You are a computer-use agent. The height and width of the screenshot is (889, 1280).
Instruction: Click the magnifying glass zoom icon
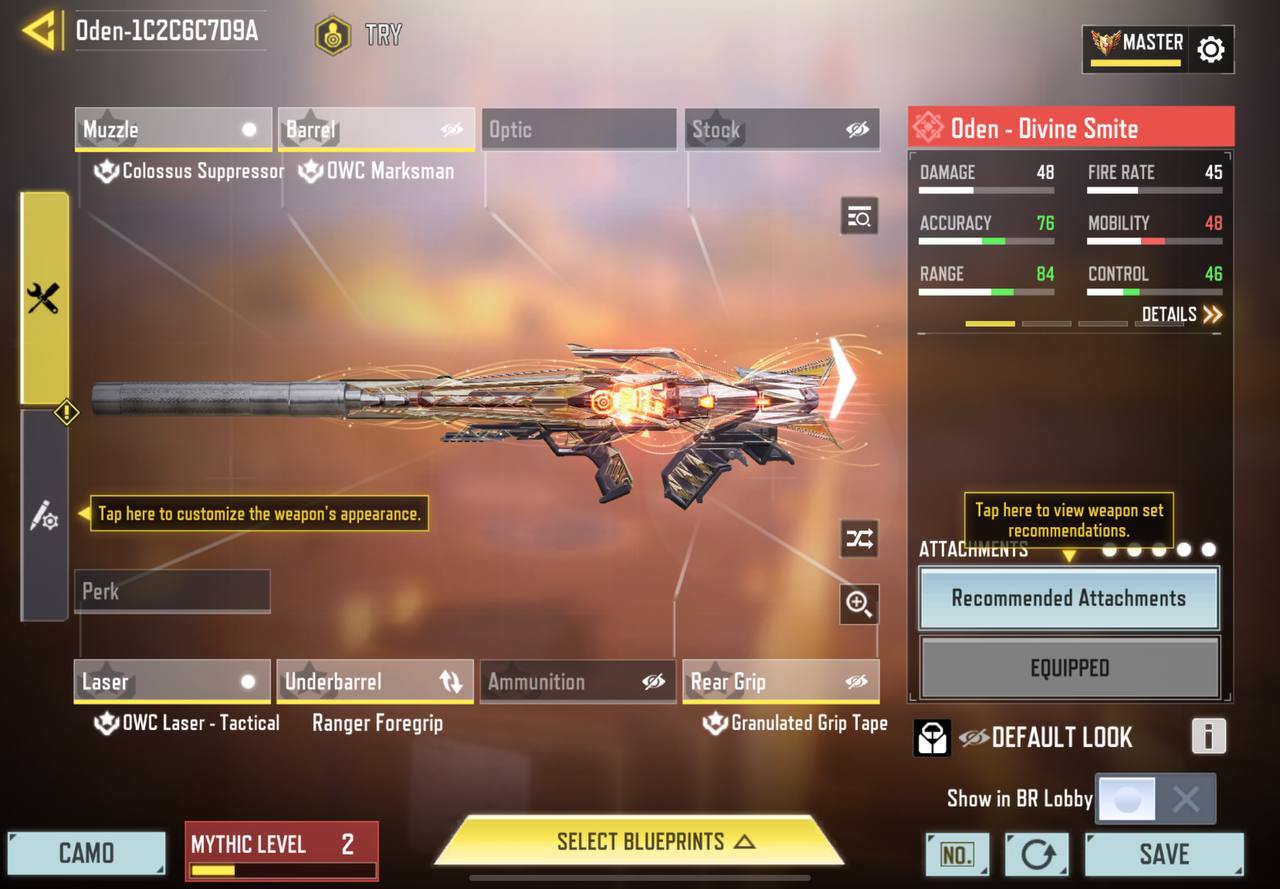tap(859, 603)
